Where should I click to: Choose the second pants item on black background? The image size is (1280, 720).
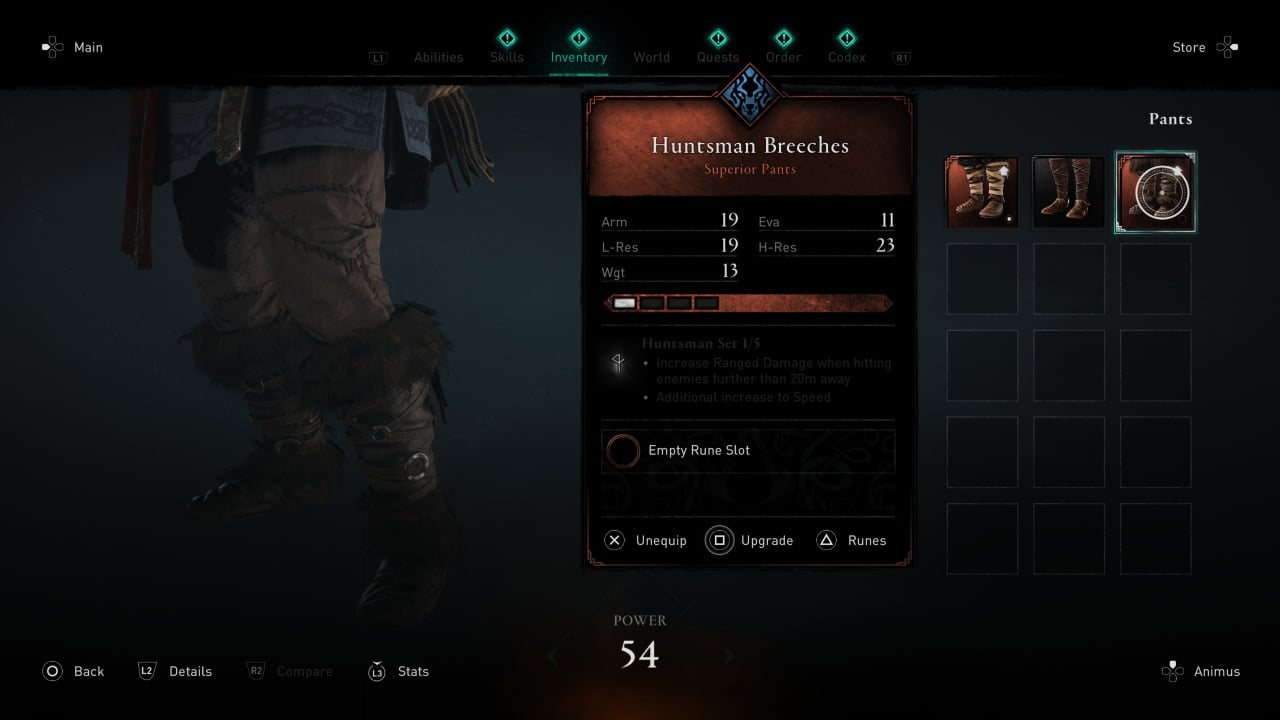pos(1068,192)
